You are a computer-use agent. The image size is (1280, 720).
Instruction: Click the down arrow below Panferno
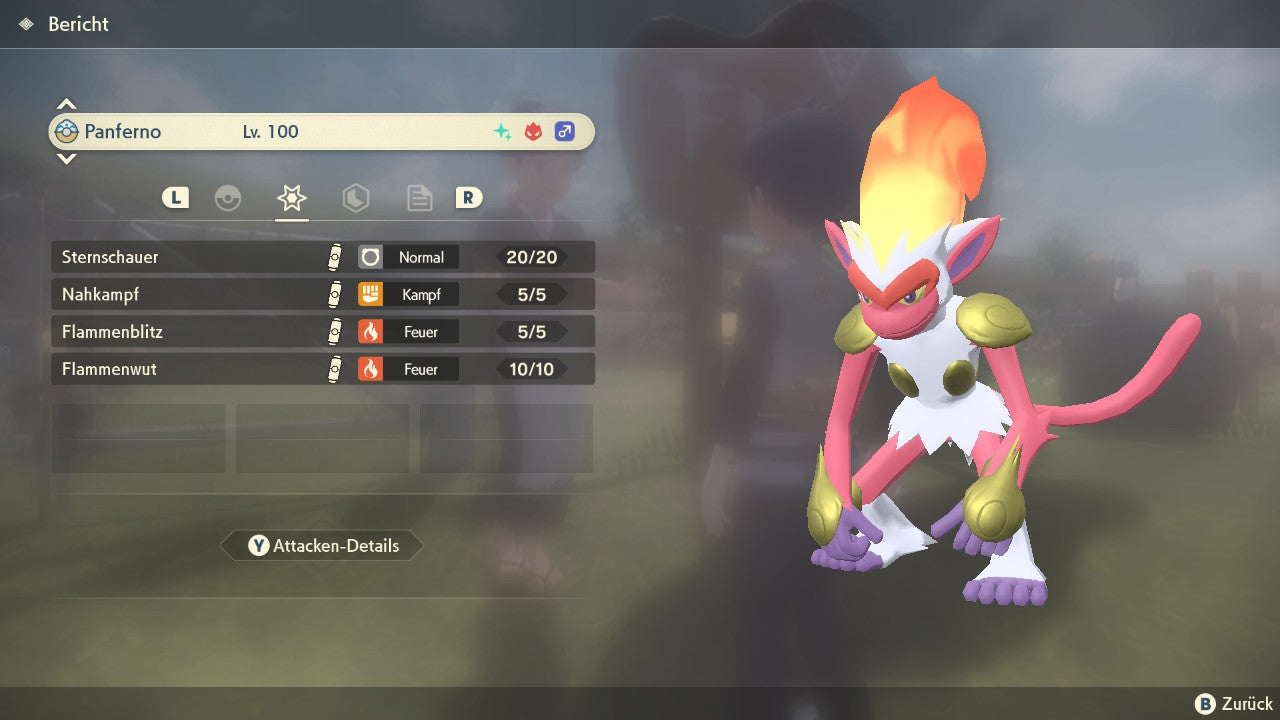pyautogui.click(x=66, y=158)
